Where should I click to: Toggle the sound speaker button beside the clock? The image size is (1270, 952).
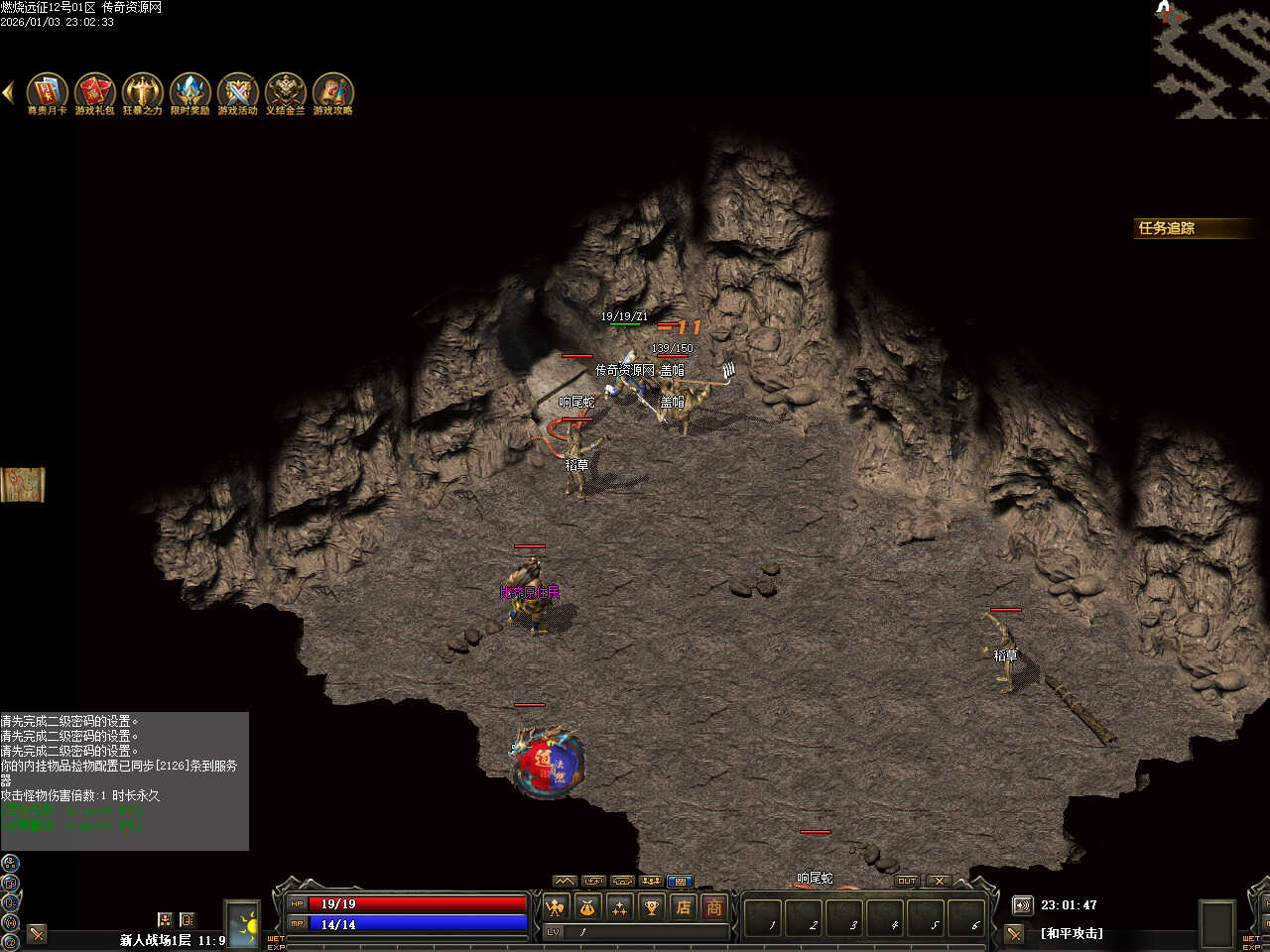point(1022,905)
